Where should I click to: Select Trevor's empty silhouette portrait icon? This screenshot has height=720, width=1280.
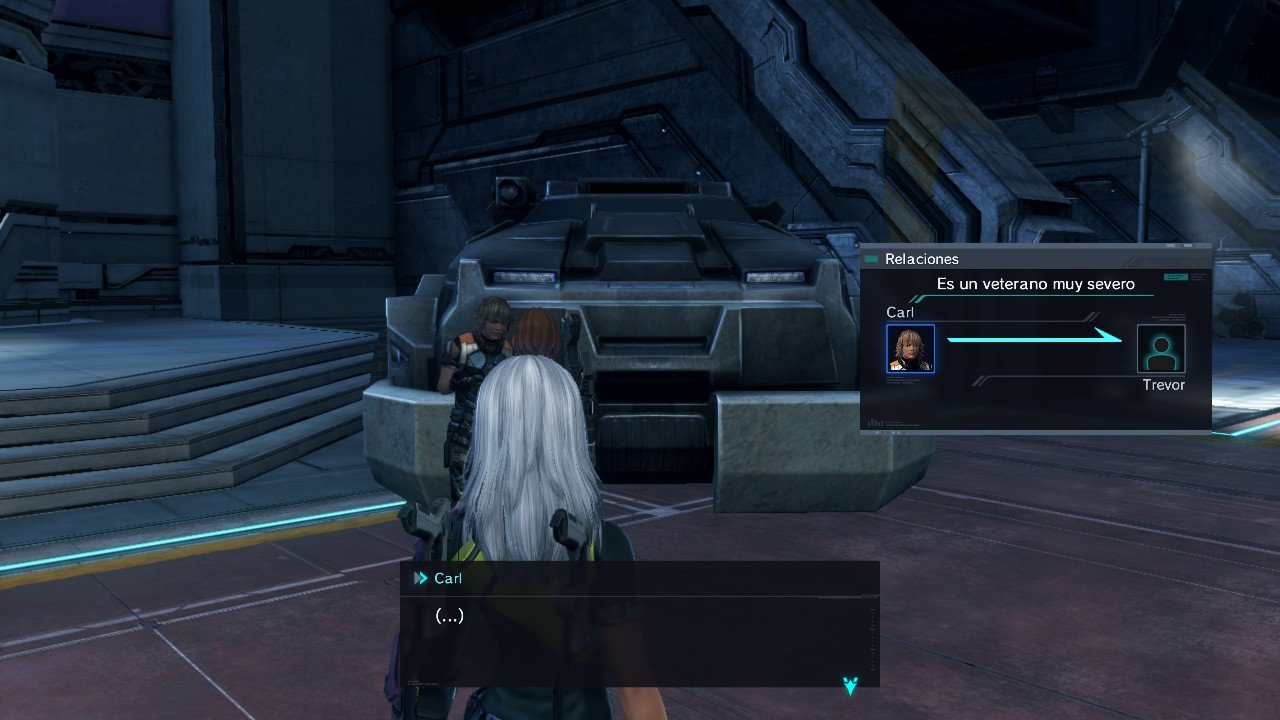tap(1161, 348)
